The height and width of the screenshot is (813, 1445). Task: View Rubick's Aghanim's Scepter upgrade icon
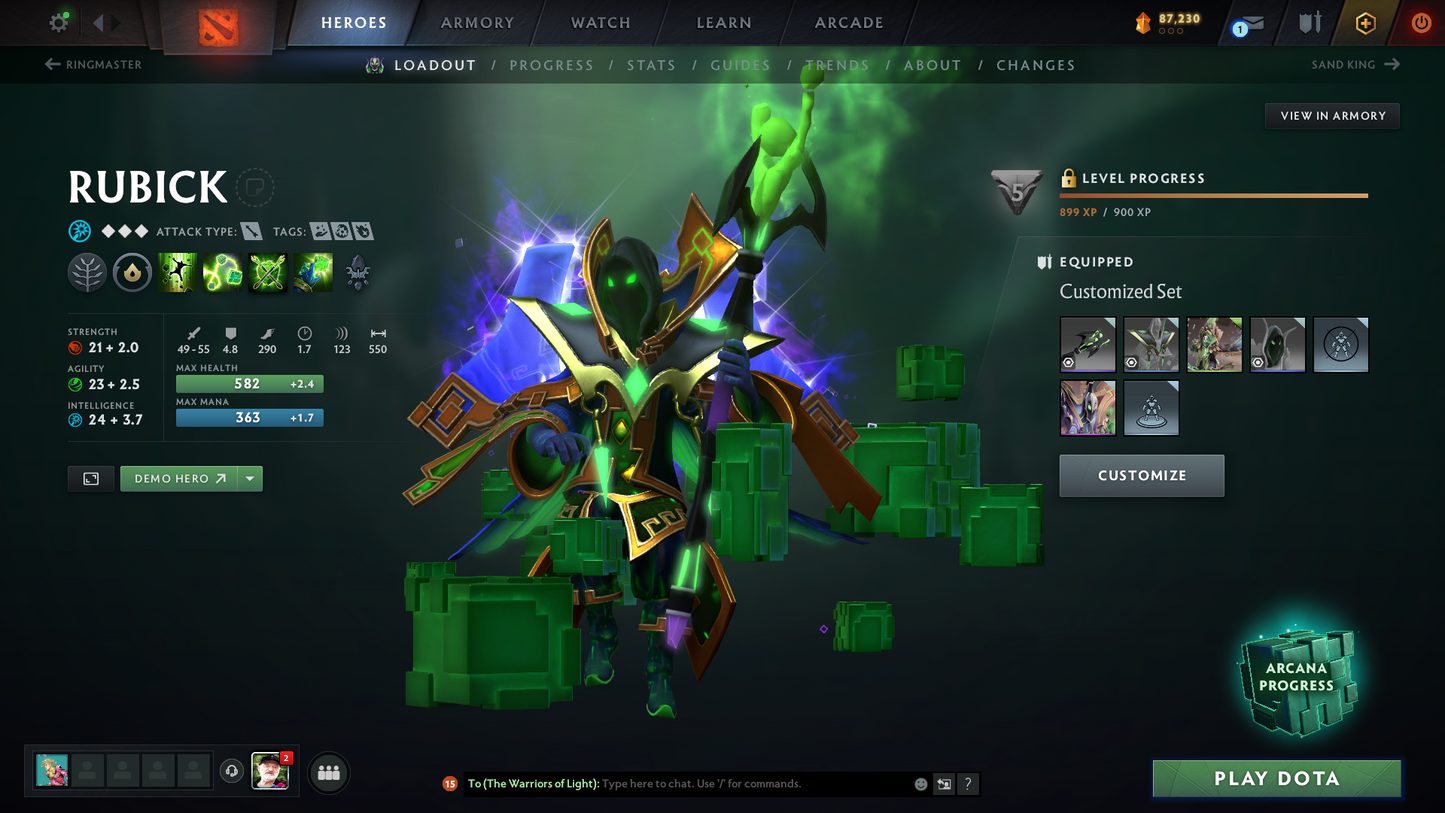pos(357,271)
